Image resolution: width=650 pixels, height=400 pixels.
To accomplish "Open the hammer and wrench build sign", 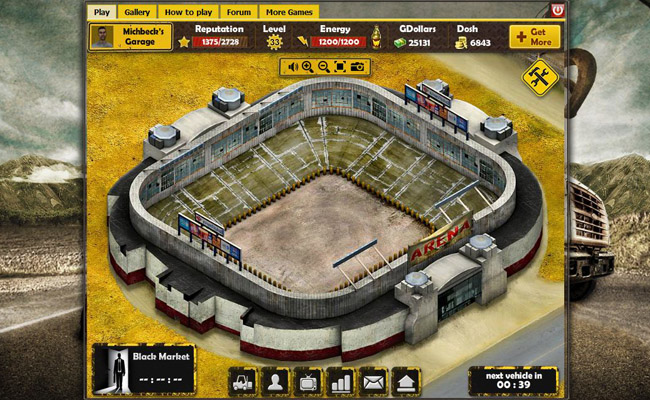I will point(539,78).
